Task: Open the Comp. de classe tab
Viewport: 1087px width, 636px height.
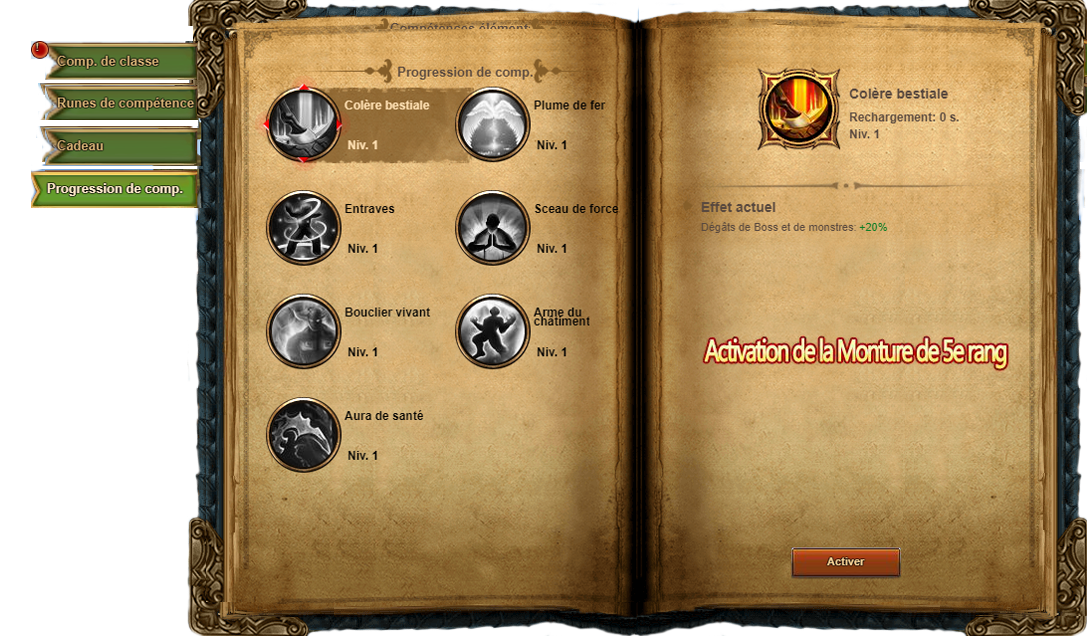Action: pyautogui.click(x=118, y=62)
